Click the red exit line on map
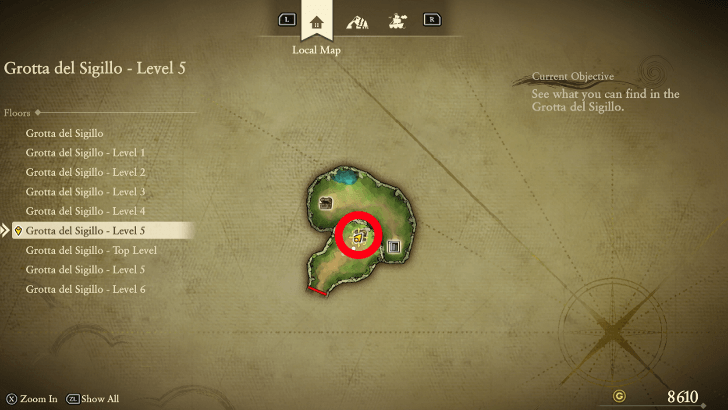 click(x=317, y=291)
